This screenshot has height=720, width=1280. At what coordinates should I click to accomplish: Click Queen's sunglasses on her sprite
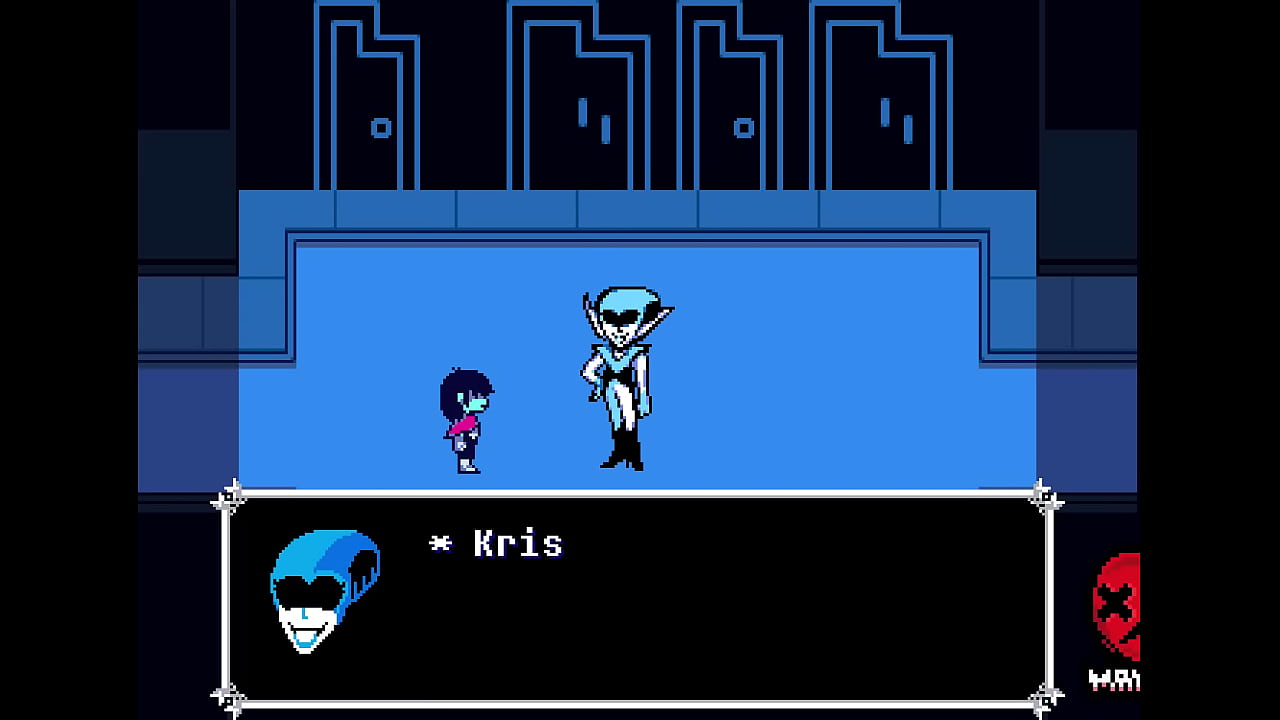pos(622,315)
